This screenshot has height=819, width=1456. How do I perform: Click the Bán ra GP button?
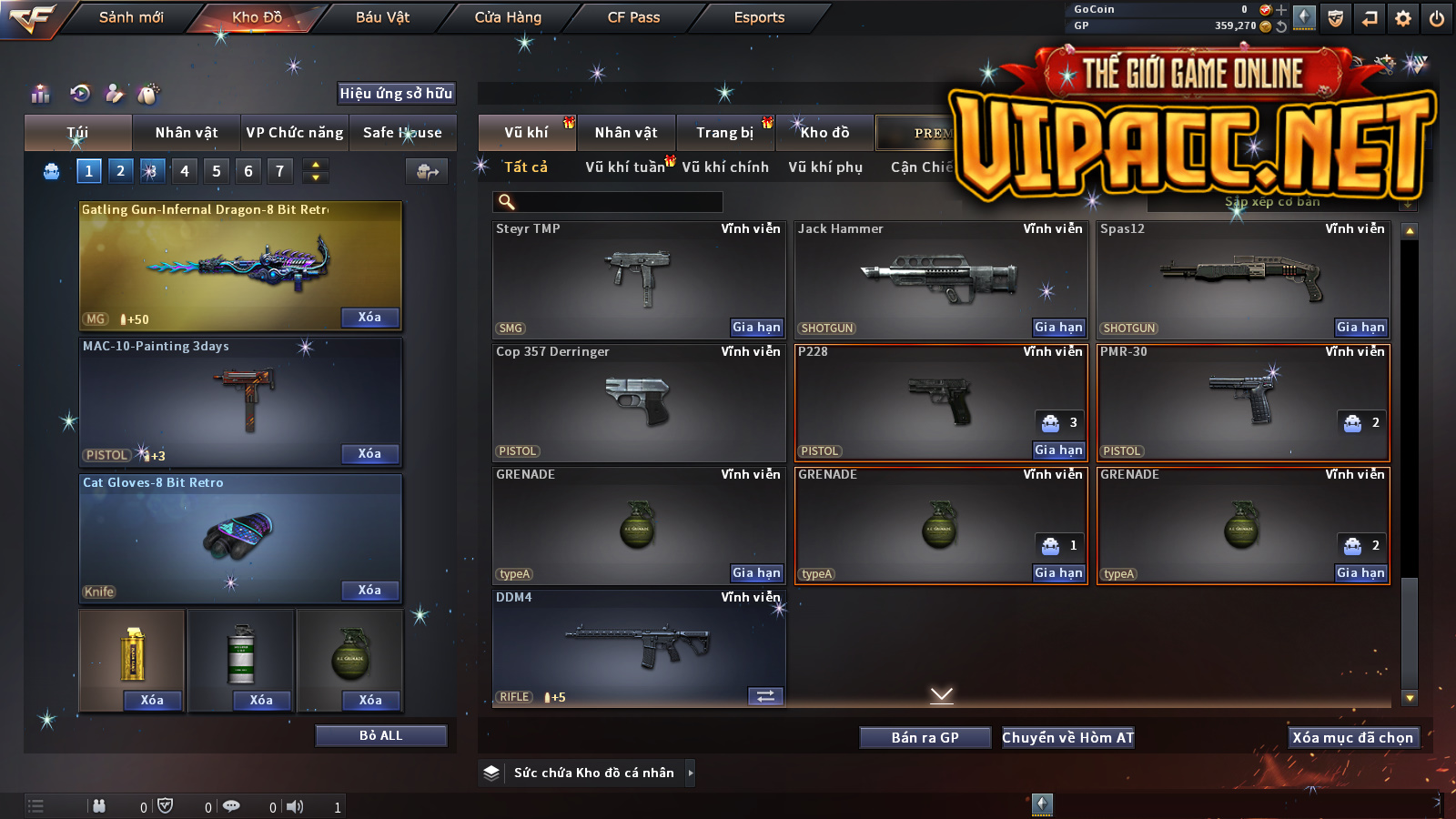[925, 738]
